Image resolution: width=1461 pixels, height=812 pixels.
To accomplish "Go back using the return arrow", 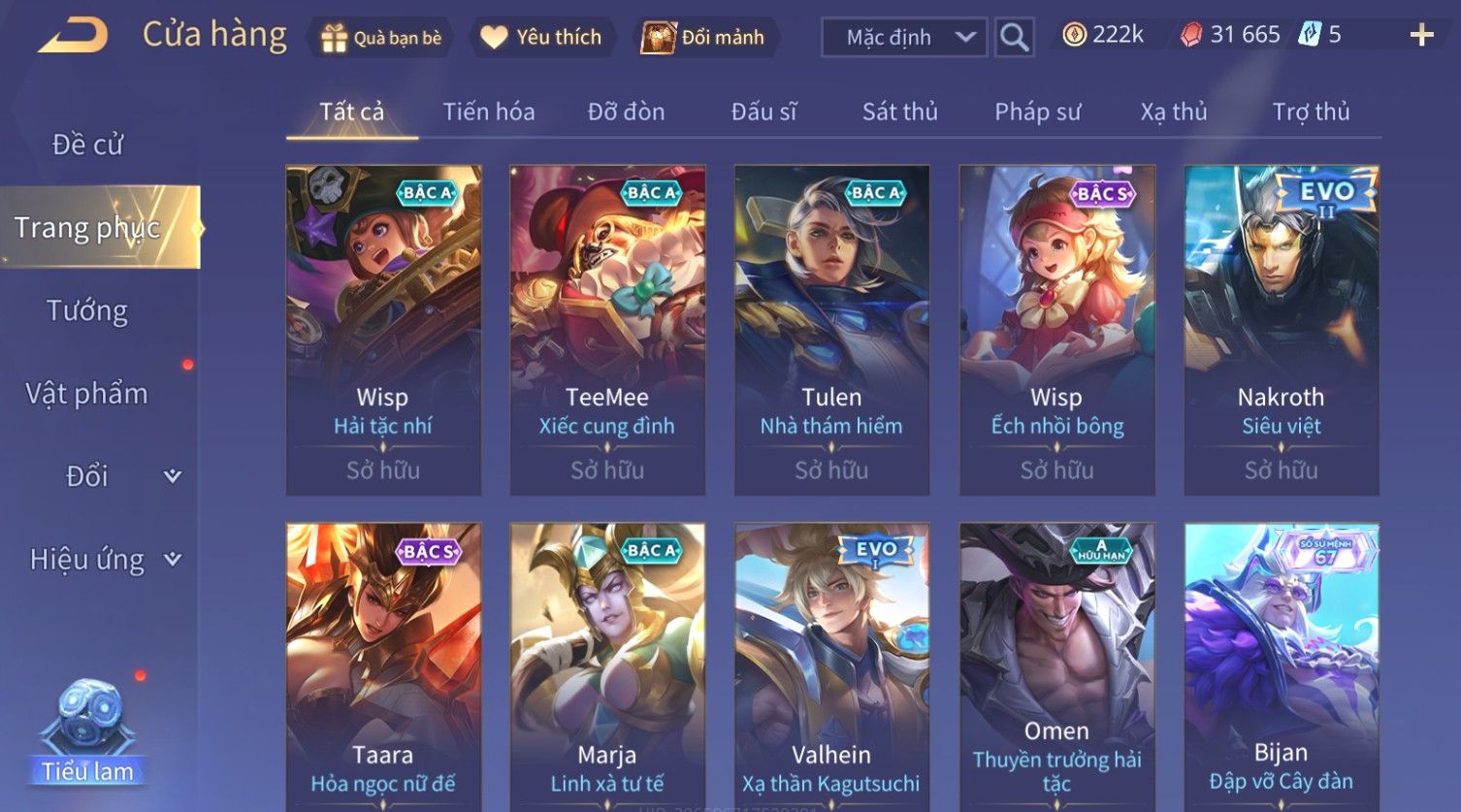I will [x=74, y=36].
